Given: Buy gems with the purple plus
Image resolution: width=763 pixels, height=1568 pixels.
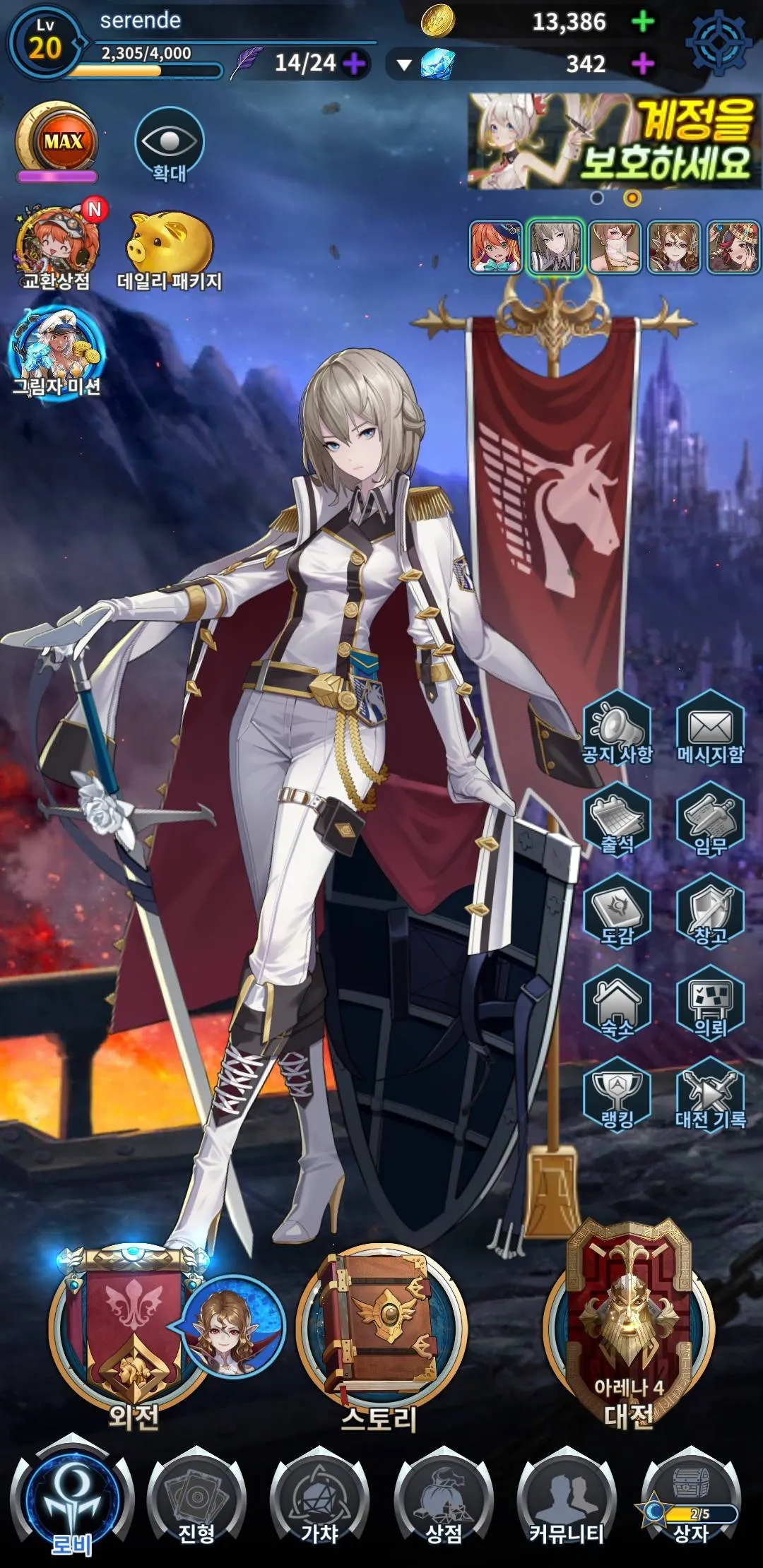Looking at the screenshot, I should pos(642,64).
